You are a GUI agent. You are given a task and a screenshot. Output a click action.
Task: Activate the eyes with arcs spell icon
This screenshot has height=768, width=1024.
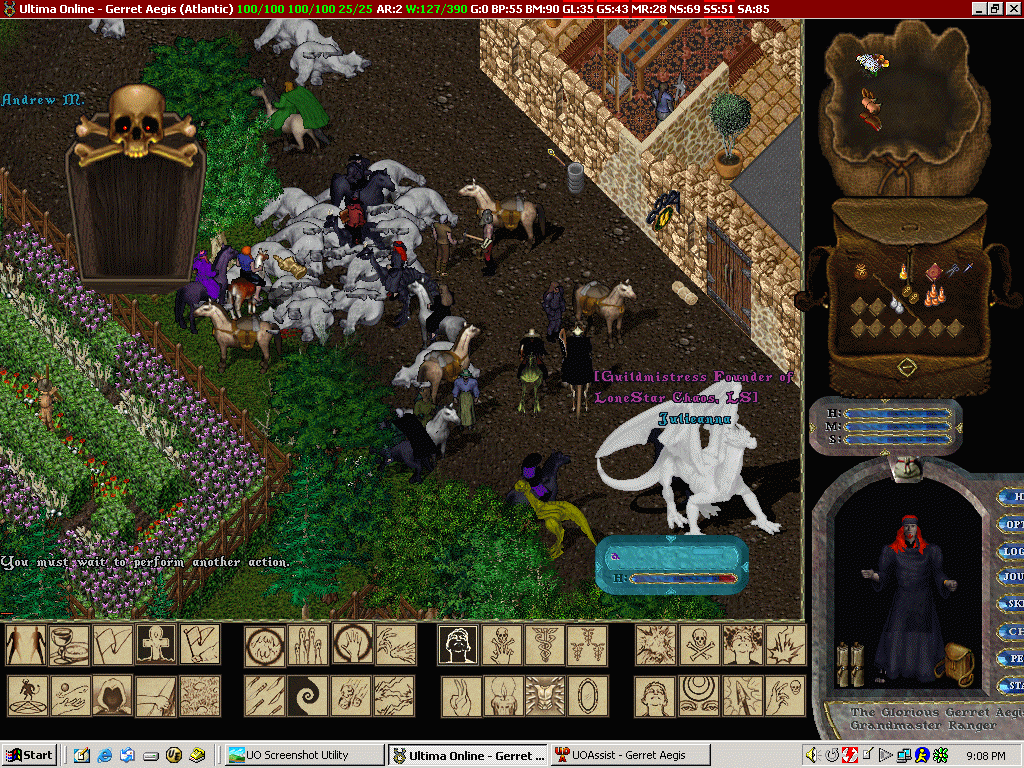pos(699,695)
